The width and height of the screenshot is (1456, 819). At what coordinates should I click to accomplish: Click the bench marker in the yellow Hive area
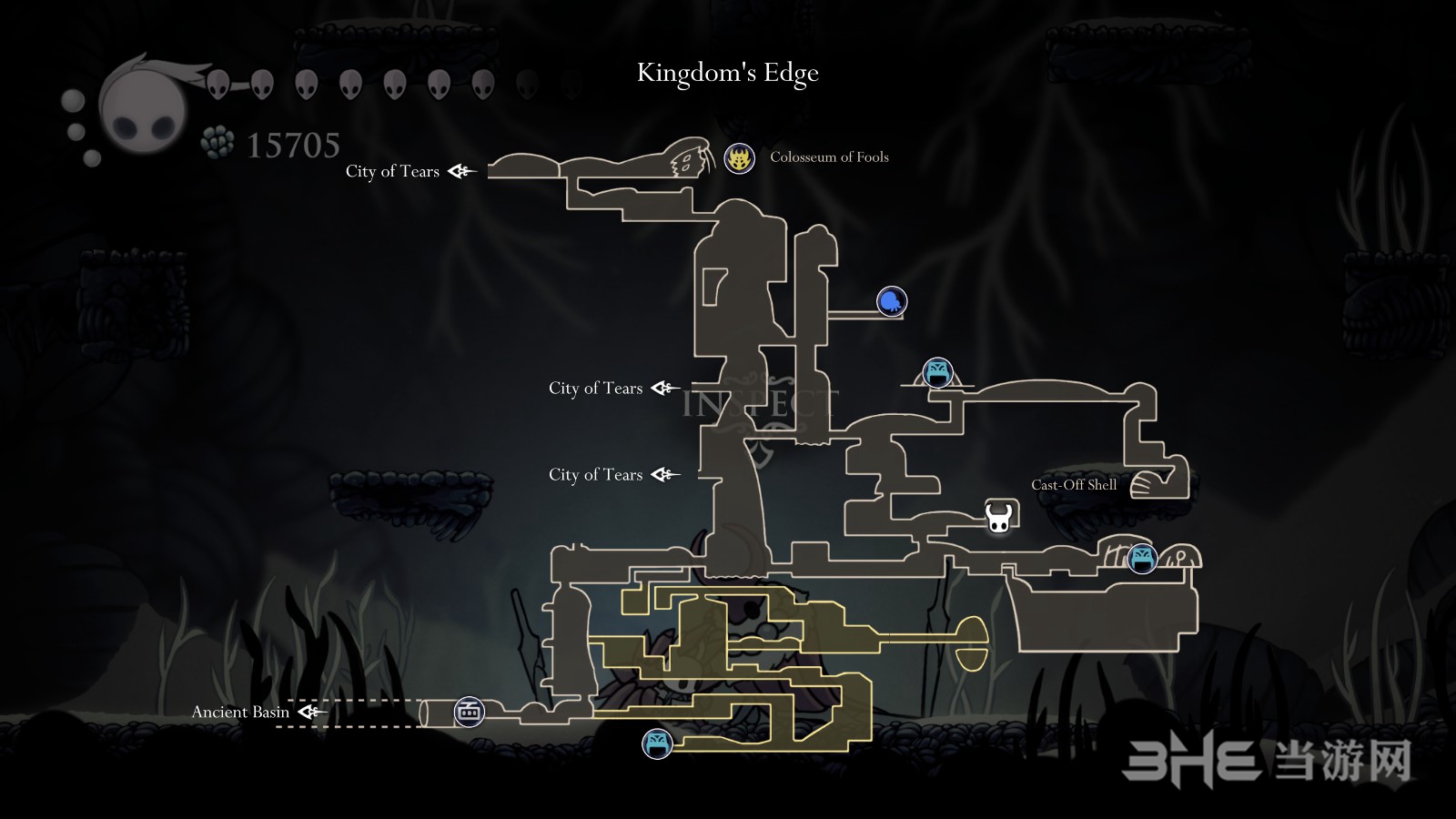point(657,743)
